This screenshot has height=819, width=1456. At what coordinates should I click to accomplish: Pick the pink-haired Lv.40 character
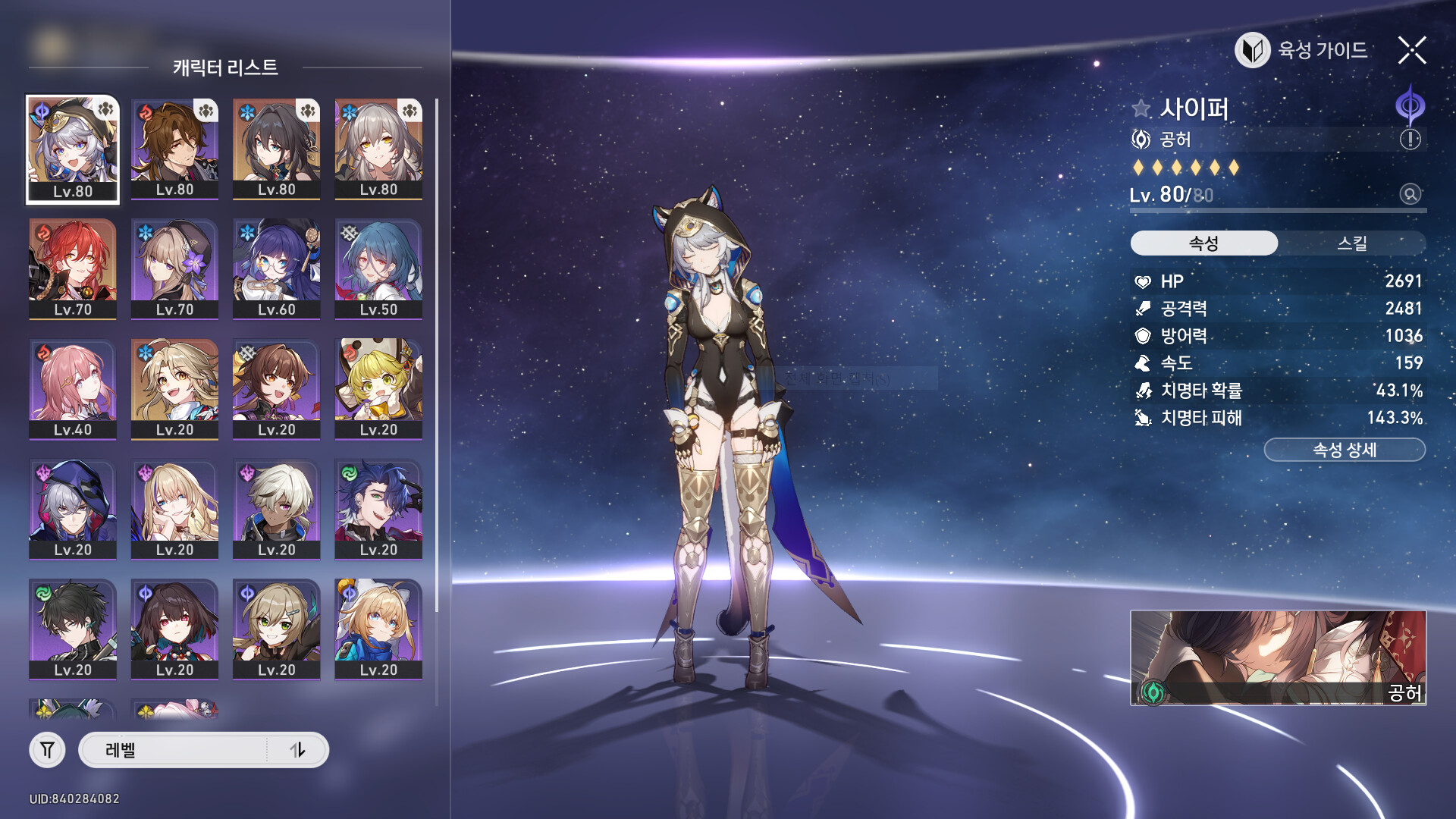[x=73, y=388]
